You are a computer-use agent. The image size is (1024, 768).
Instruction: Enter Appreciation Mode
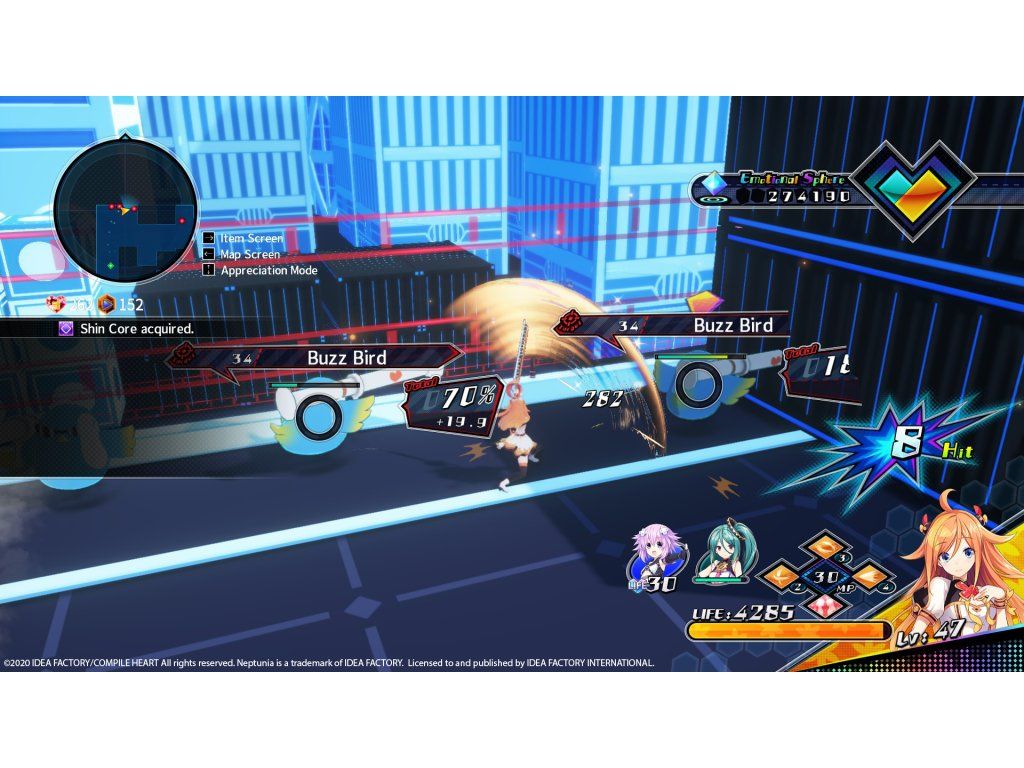coord(268,271)
